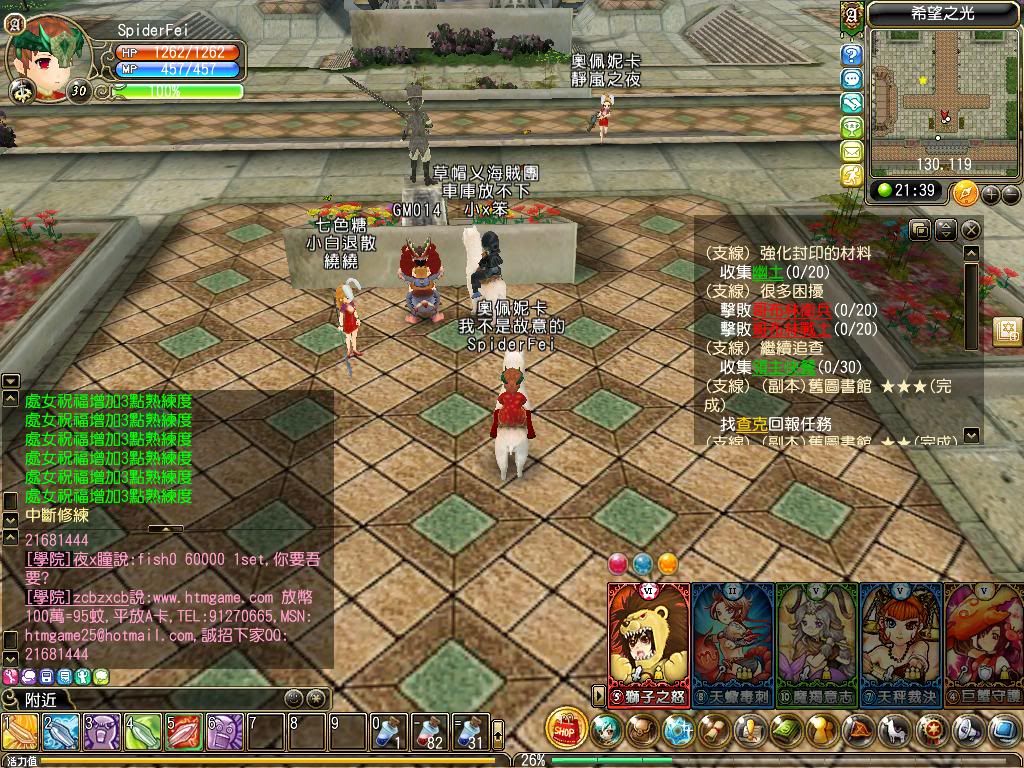Image resolution: width=1024 pixels, height=768 pixels.
Task: Click the 附近 nearby chat channel label
Action: [x=40, y=699]
